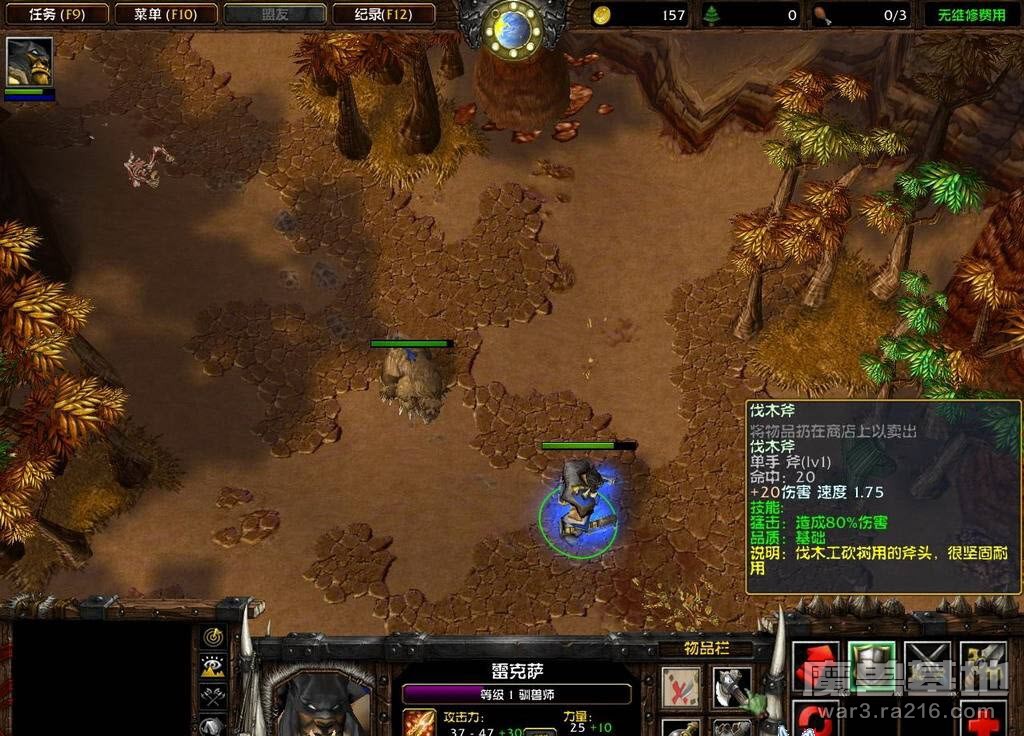Activate the highlighted shield command icon
The image size is (1024, 736).
[871, 665]
